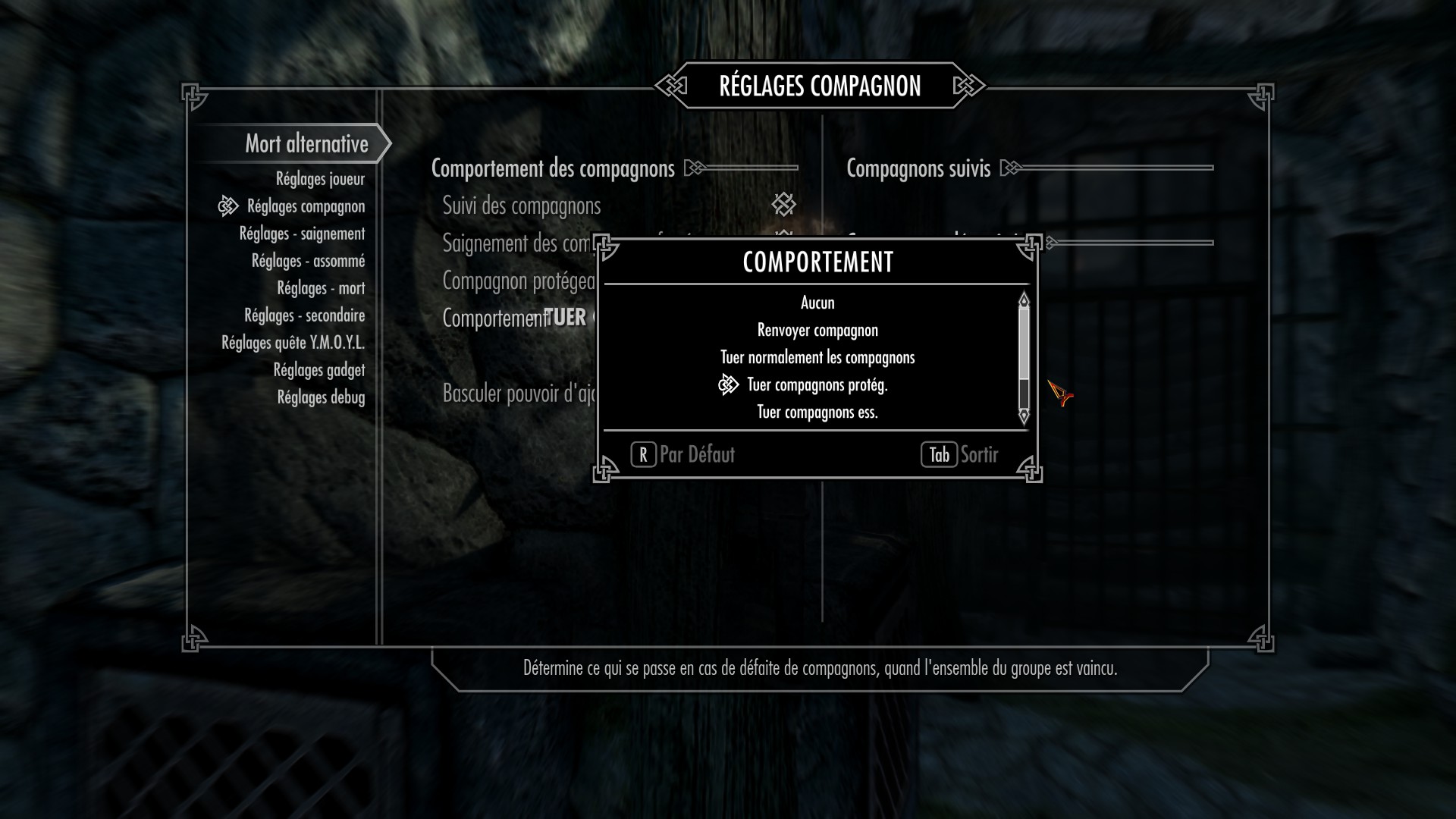
Task: Open Réglages compagnon page
Action: (306, 206)
